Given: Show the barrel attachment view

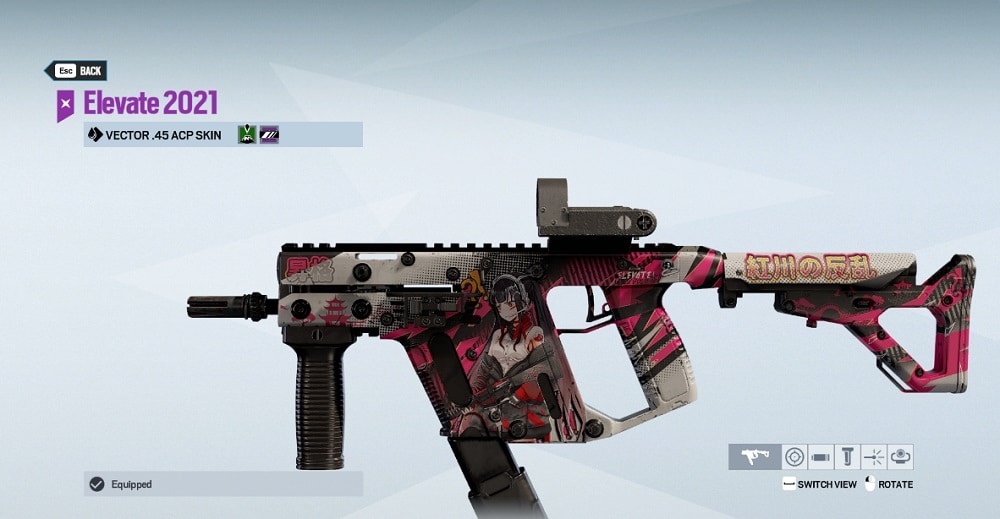Looking at the screenshot, I should (x=821, y=457).
